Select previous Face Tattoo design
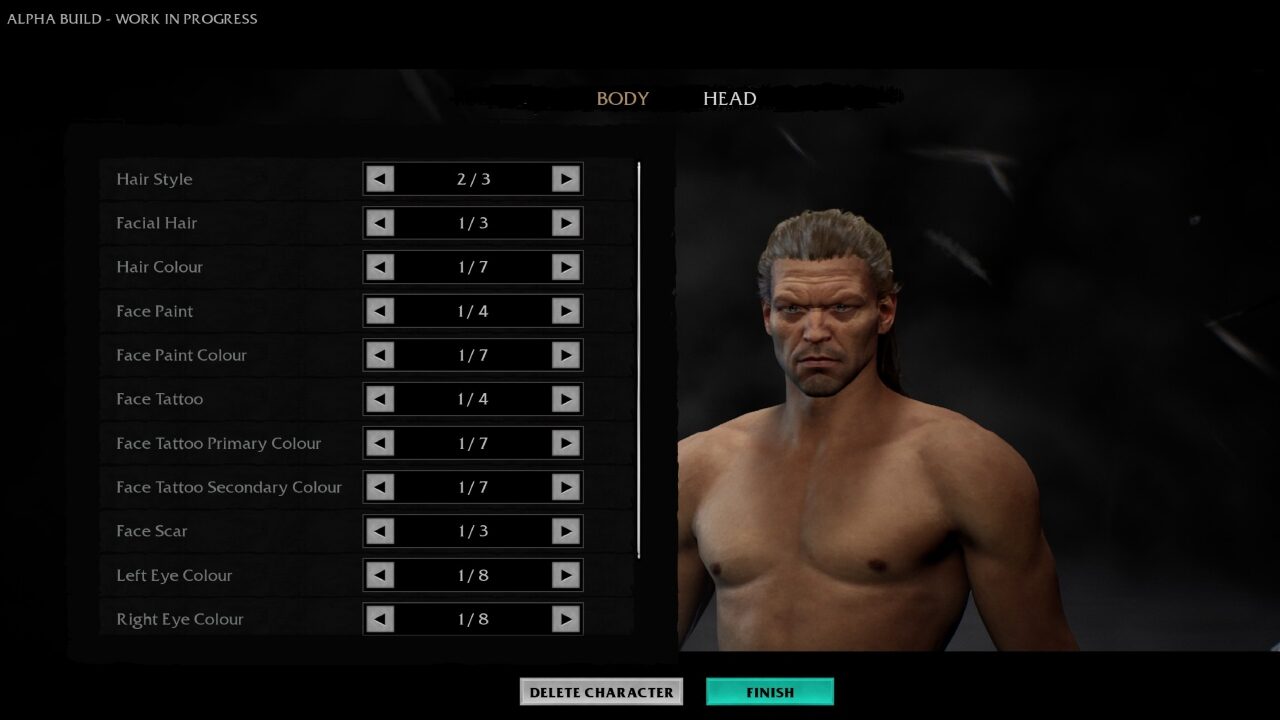 [380, 399]
